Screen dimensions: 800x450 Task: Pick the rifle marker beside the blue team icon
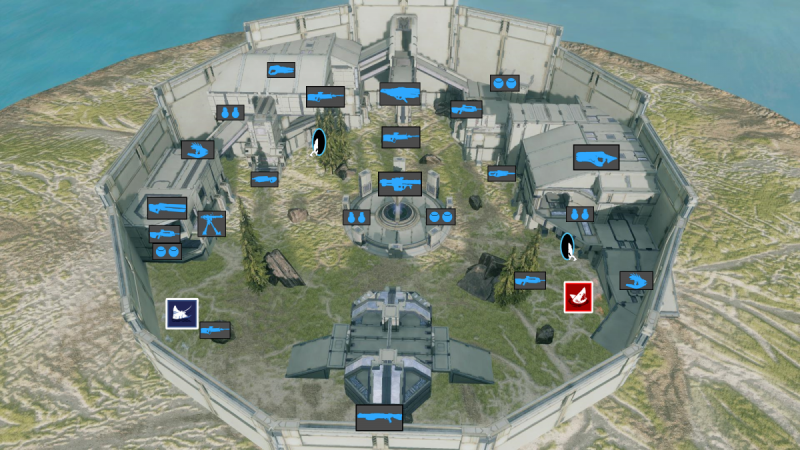pos(215,330)
